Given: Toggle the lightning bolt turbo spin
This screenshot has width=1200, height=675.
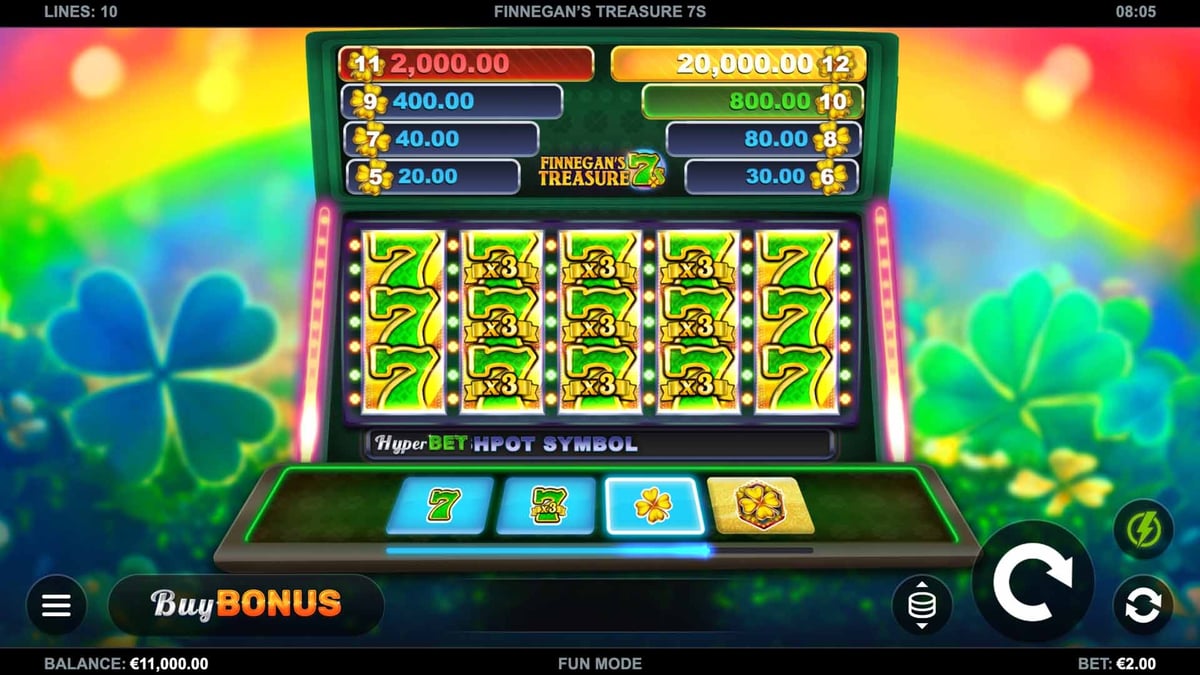Looking at the screenshot, I should point(1143,529).
